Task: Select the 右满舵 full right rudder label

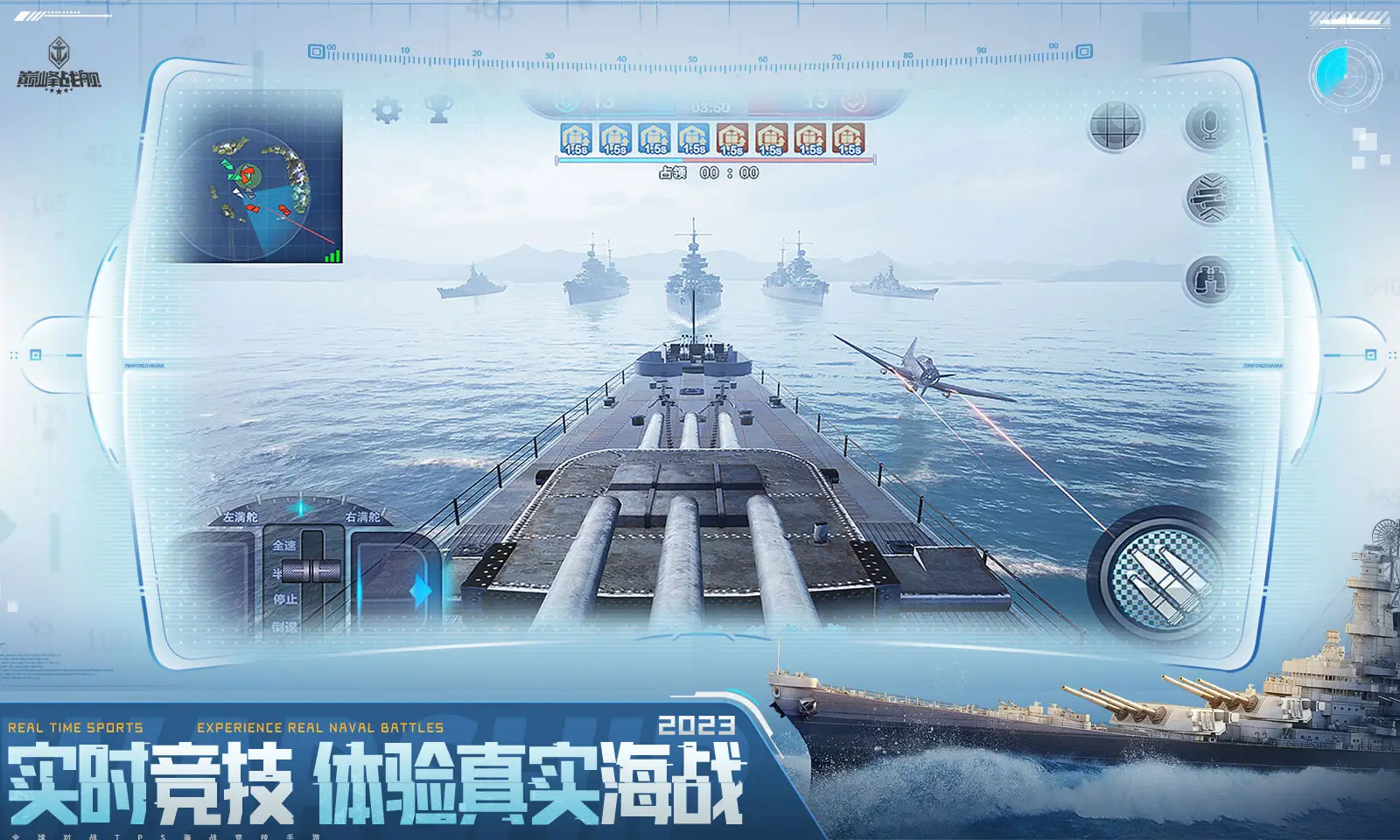Action: (365, 516)
